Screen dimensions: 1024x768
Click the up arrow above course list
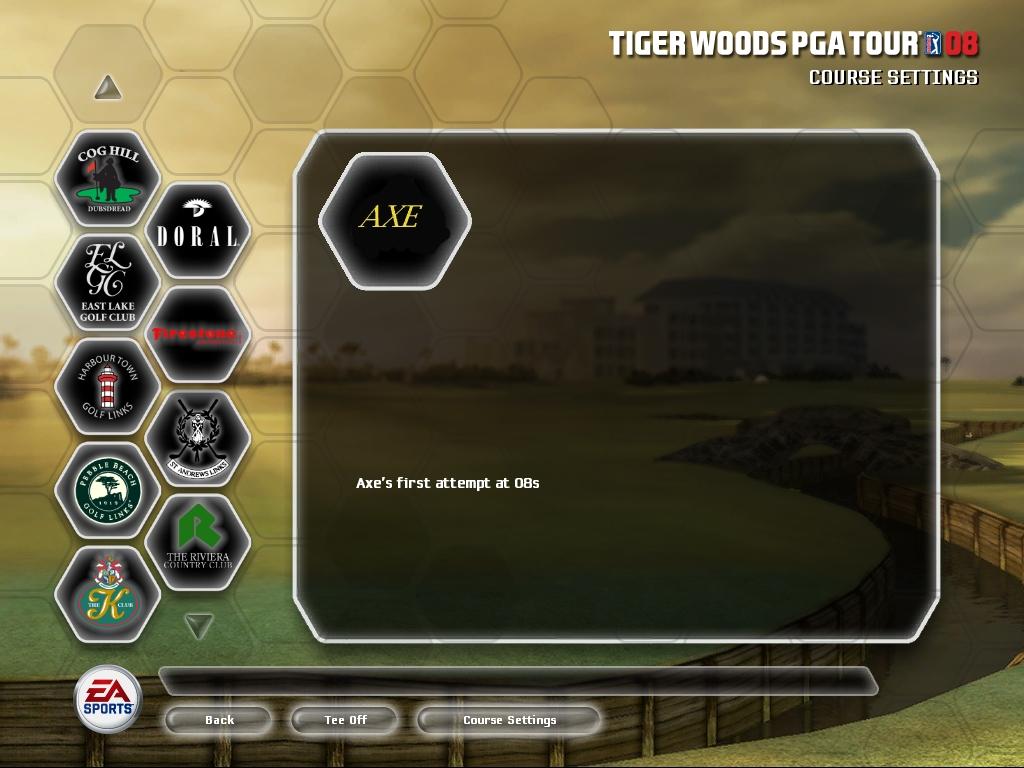tap(108, 89)
